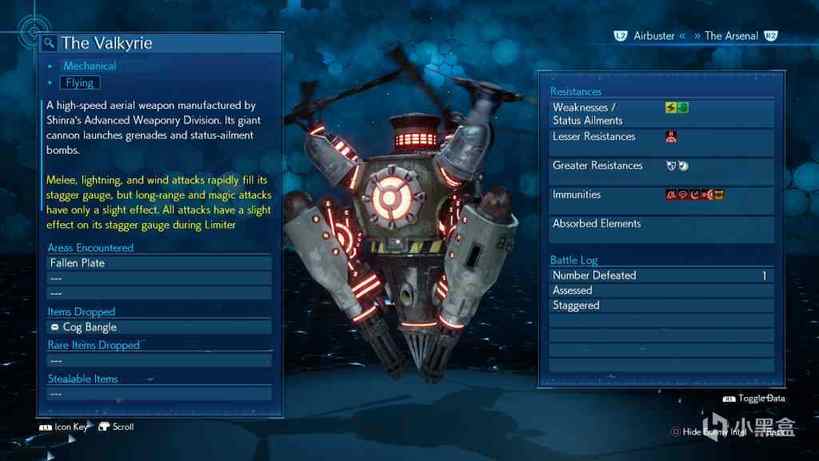Select the Weaknesses / Status Ailments row
Viewport: 819px width, 461px height.
(x=658, y=114)
